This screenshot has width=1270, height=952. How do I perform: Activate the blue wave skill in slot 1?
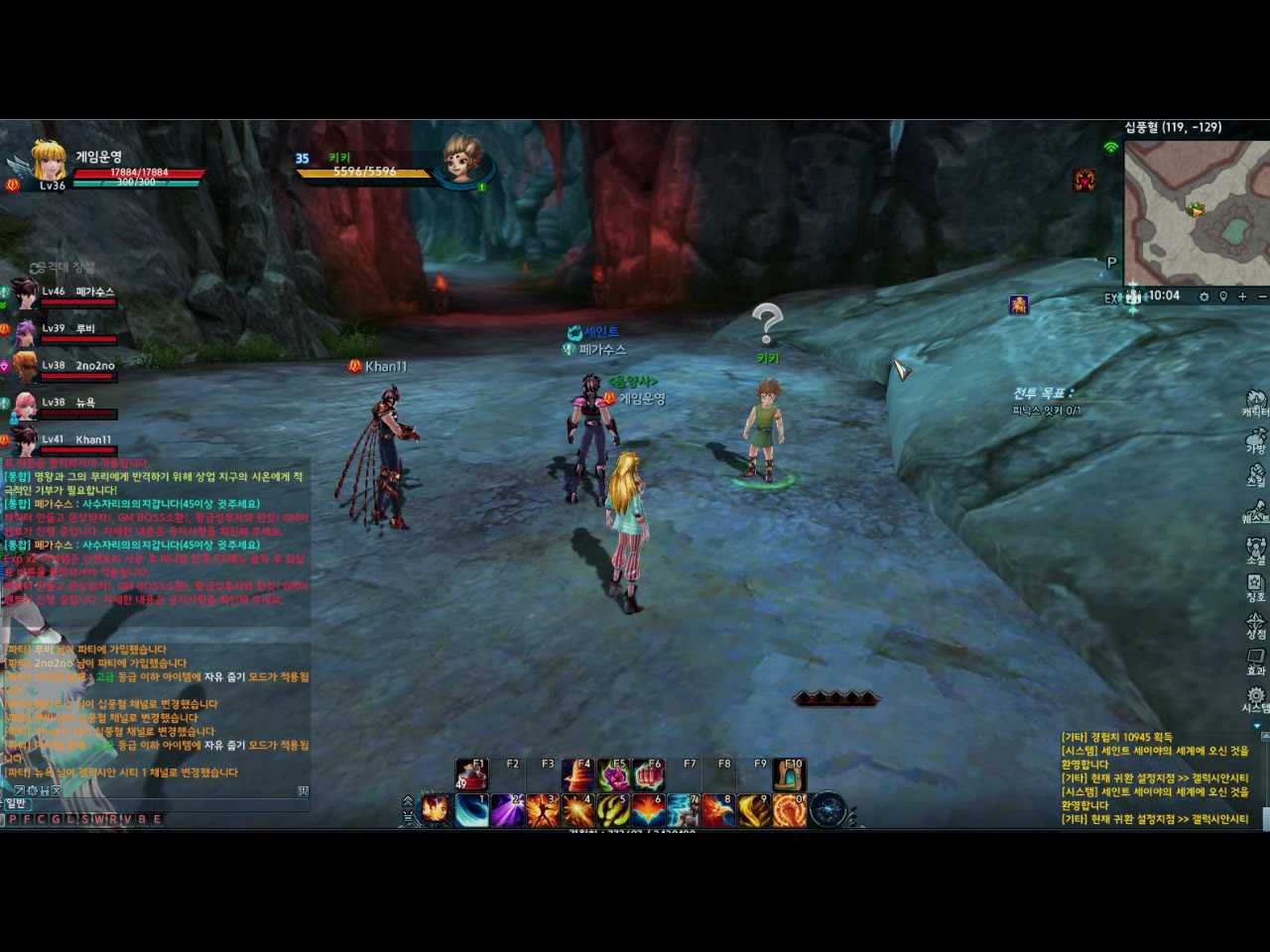pos(471,810)
